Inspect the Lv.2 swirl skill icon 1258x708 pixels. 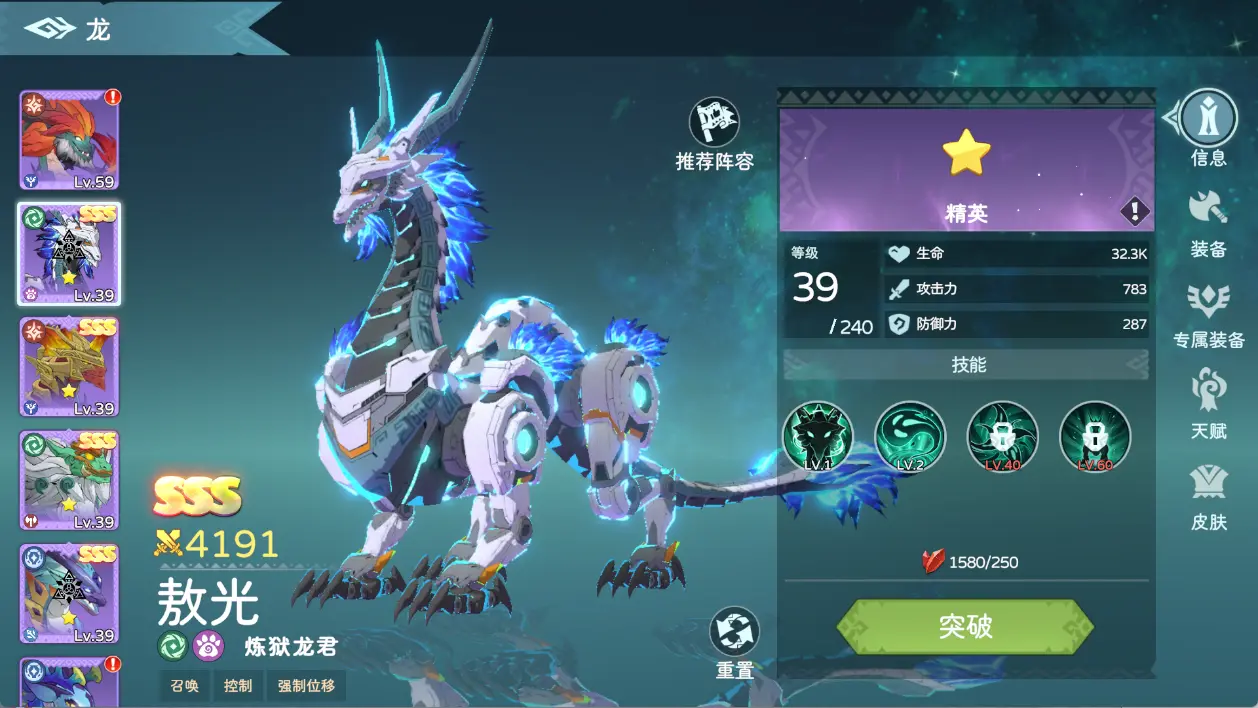[x=910, y=436]
